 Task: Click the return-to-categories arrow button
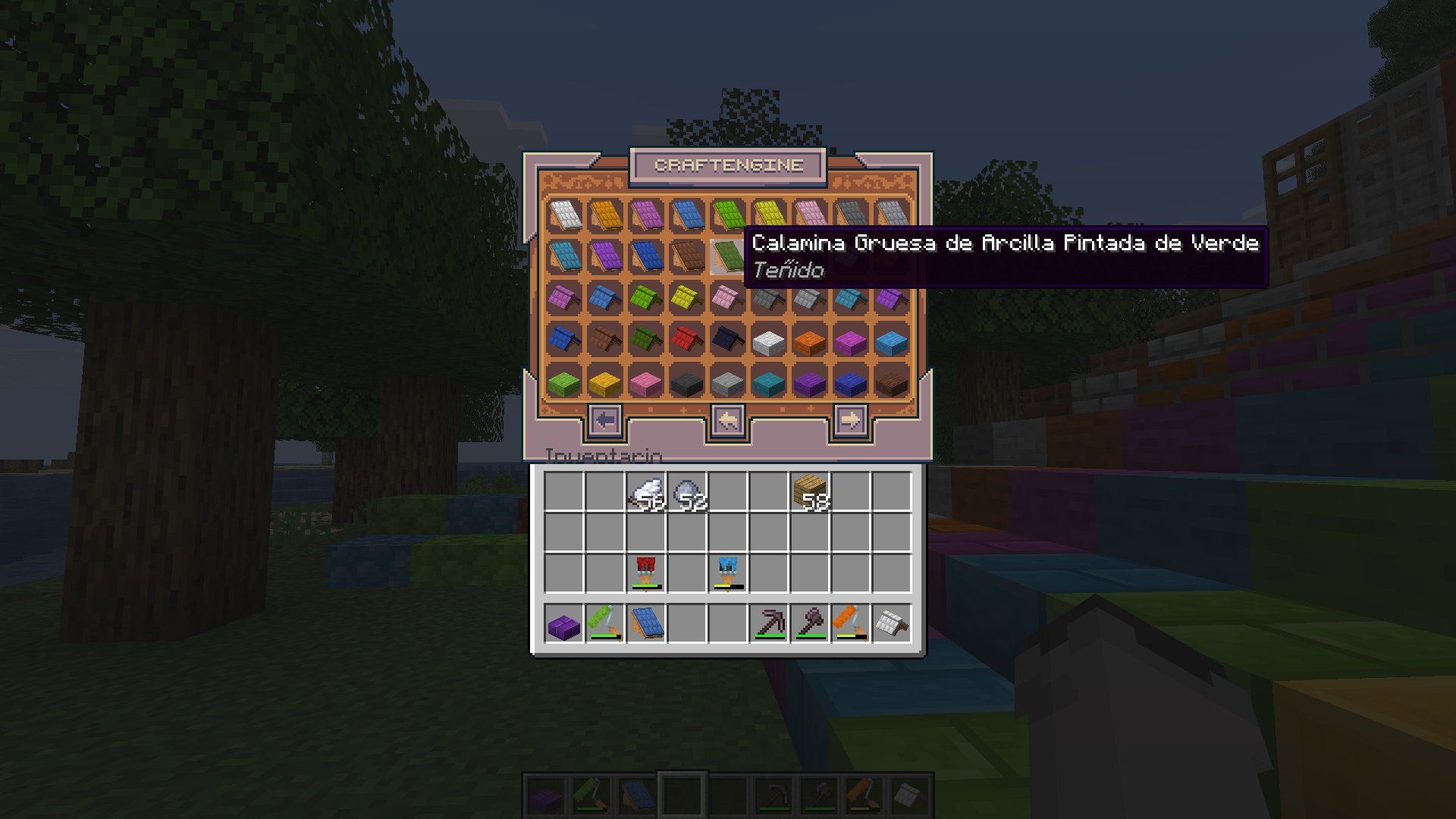[729, 420]
